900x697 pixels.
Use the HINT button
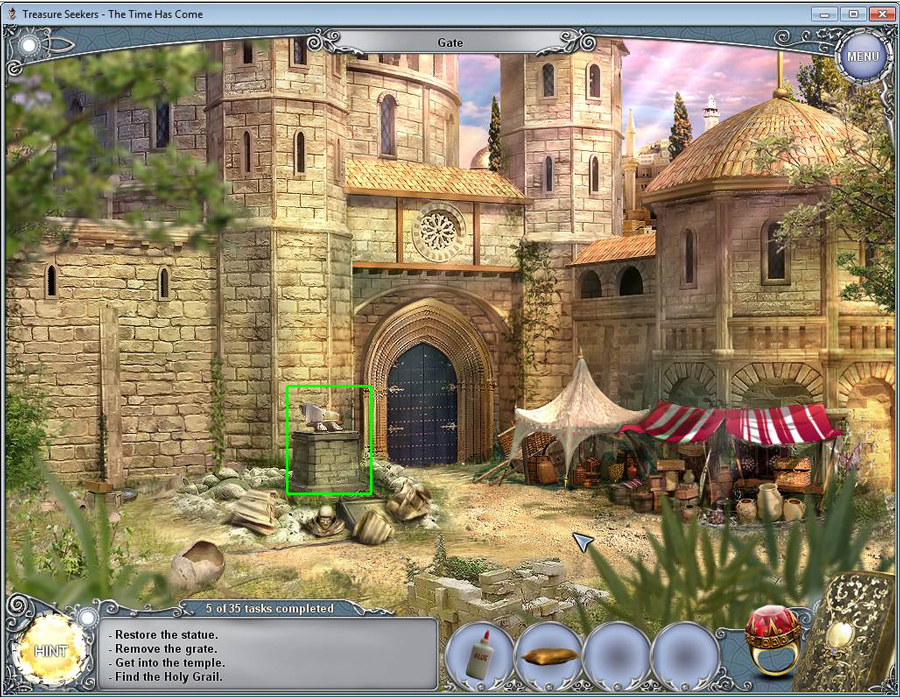coord(51,651)
